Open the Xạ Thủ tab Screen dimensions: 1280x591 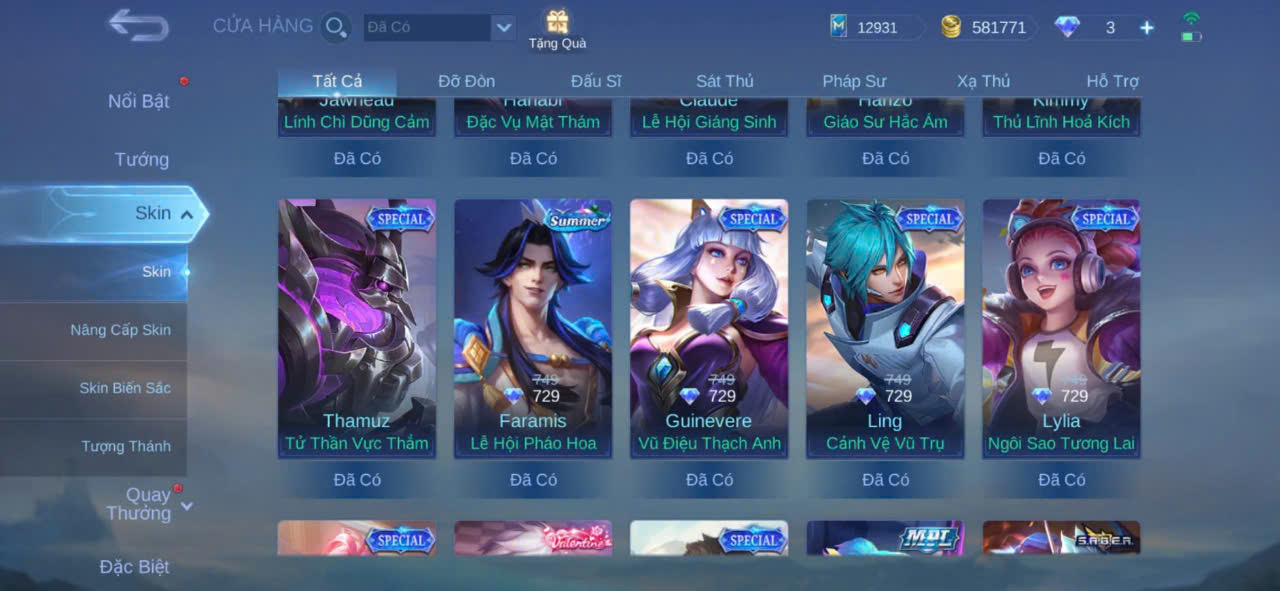coord(983,81)
